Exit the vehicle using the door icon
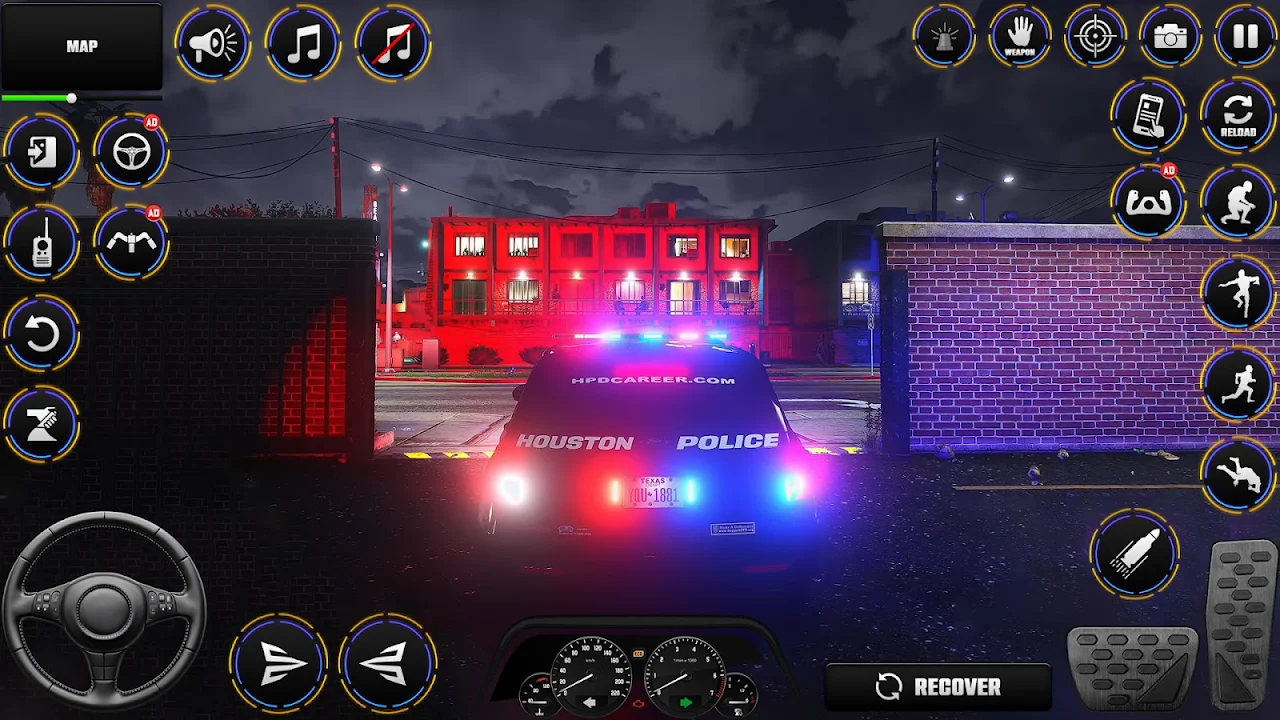 (x=41, y=153)
